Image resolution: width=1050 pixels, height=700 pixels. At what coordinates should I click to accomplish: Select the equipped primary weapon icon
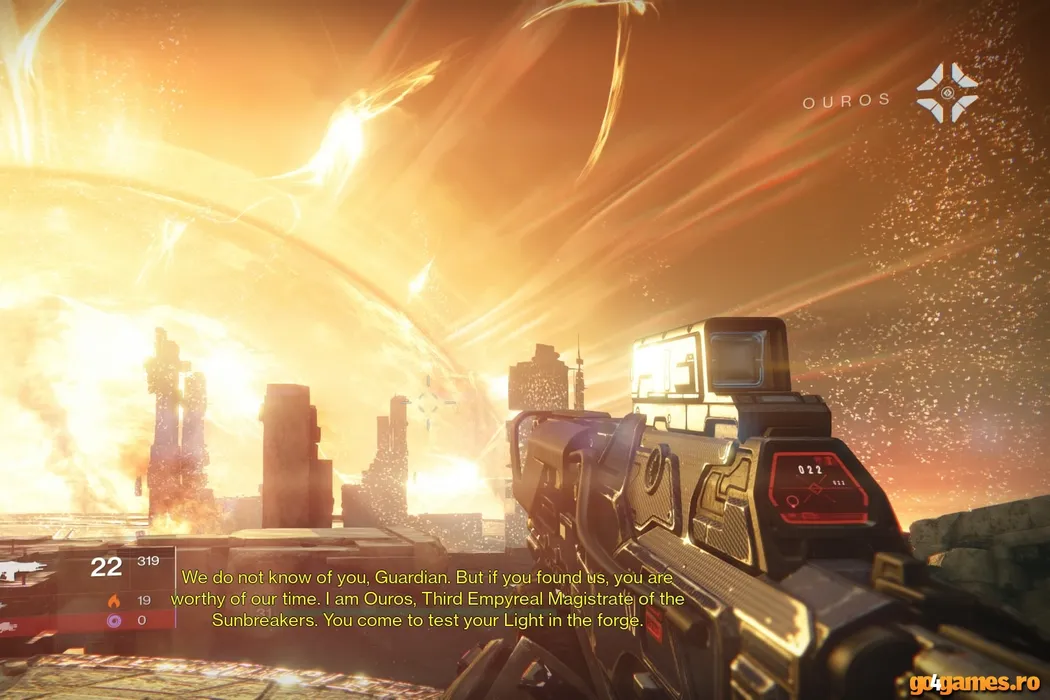(22, 568)
